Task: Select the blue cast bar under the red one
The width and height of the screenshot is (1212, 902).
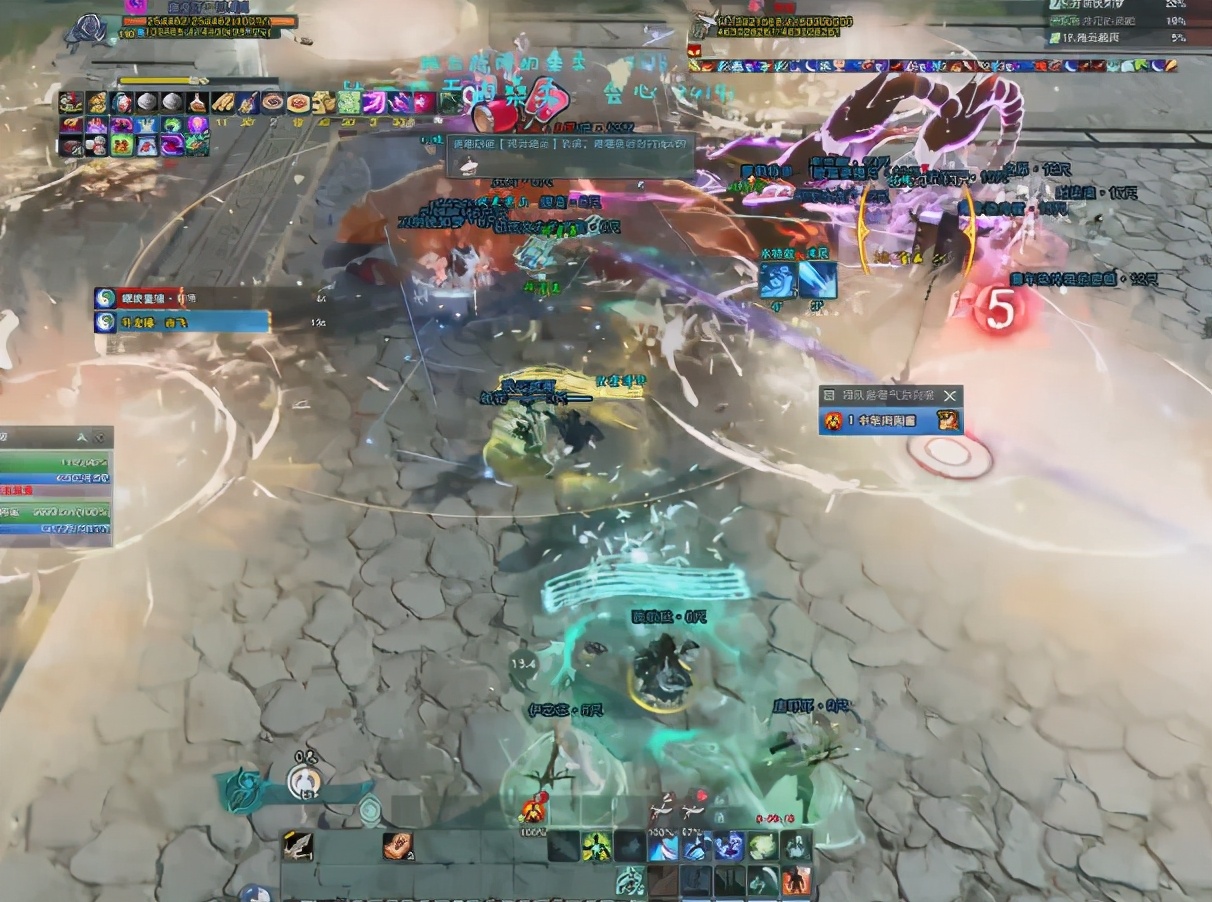Action: [x=182, y=322]
